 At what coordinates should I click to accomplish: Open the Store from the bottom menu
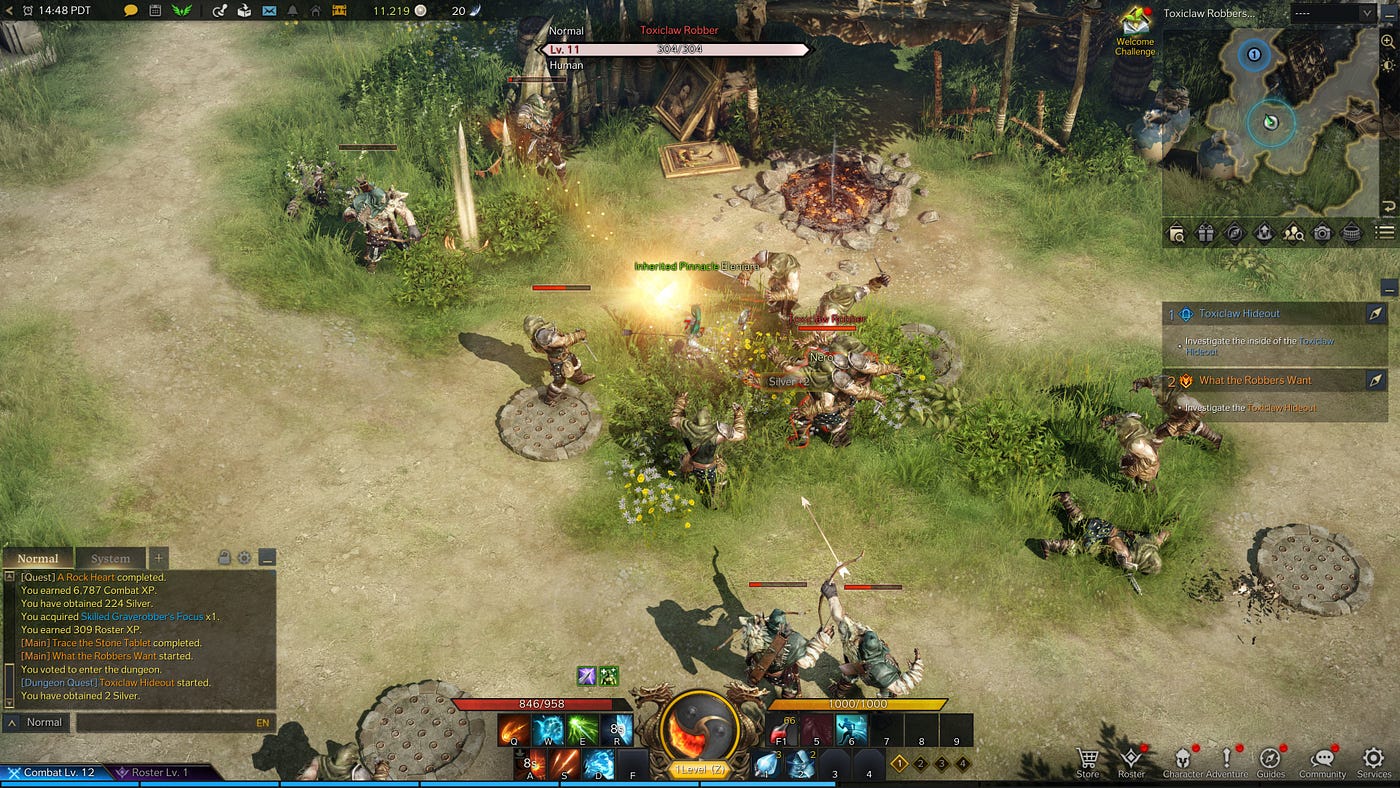1088,762
